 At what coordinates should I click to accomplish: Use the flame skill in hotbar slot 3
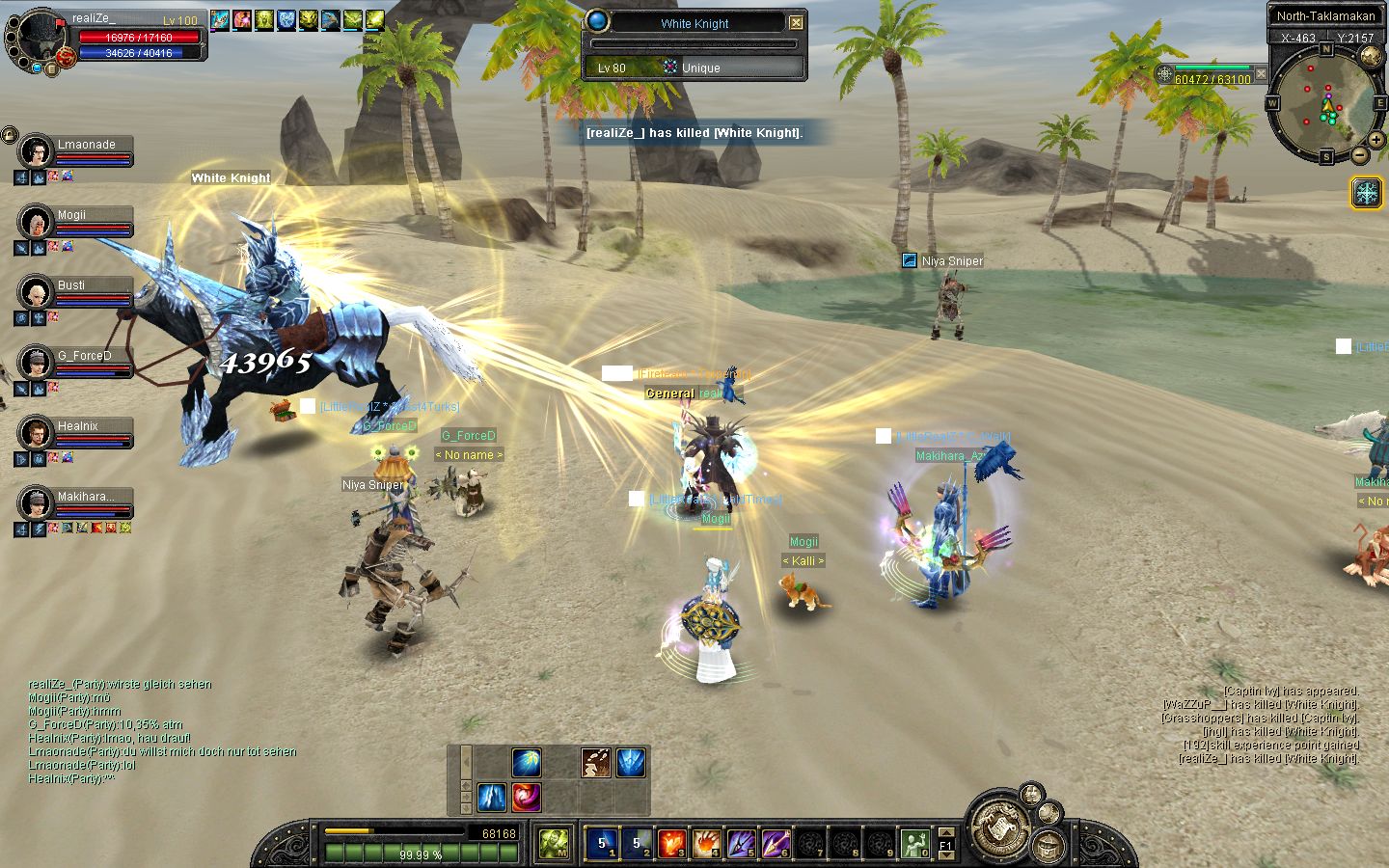(x=671, y=843)
